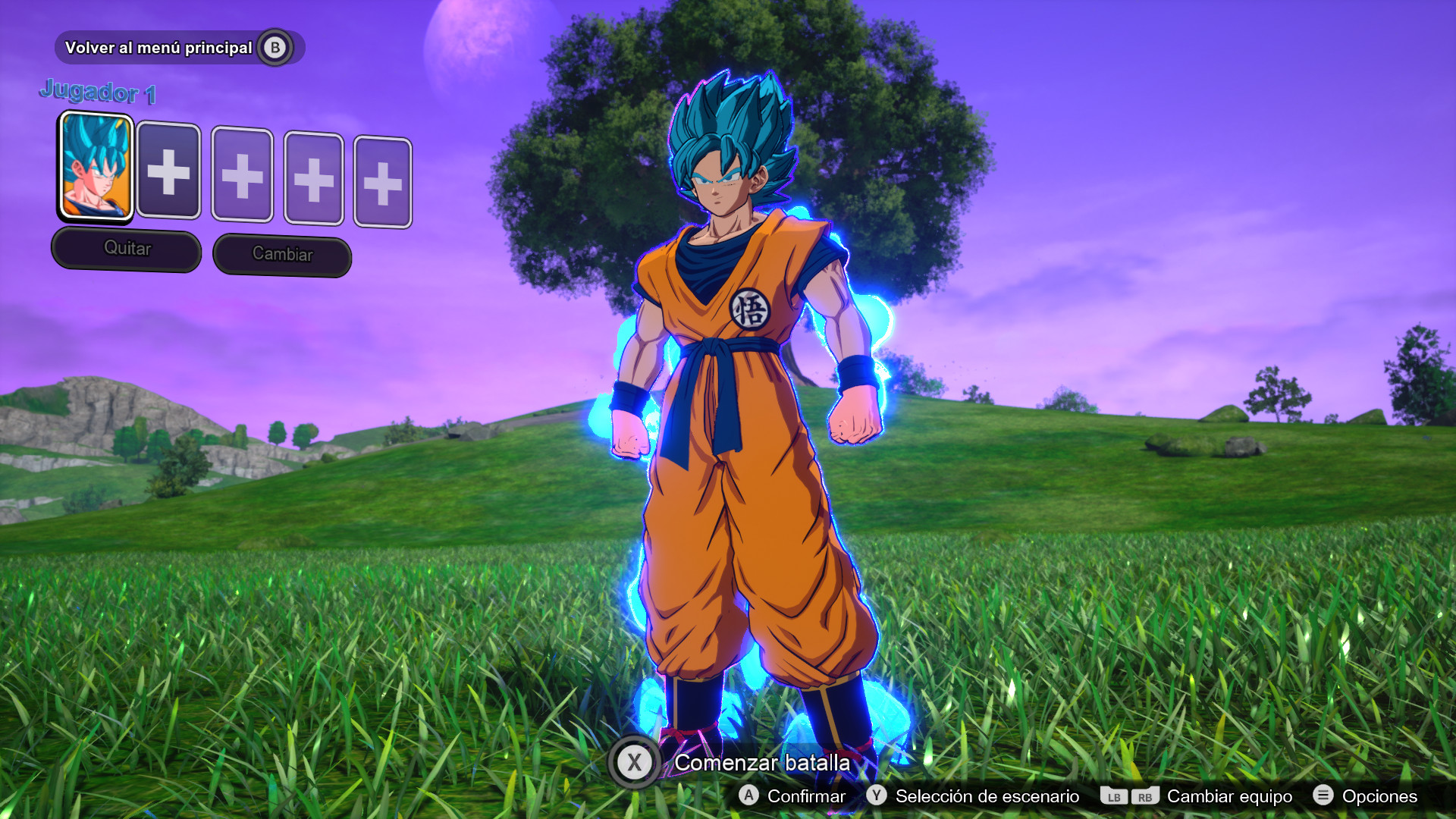Click the Jugador 1 label
The image size is (1456, 819).
pos(99,92)
